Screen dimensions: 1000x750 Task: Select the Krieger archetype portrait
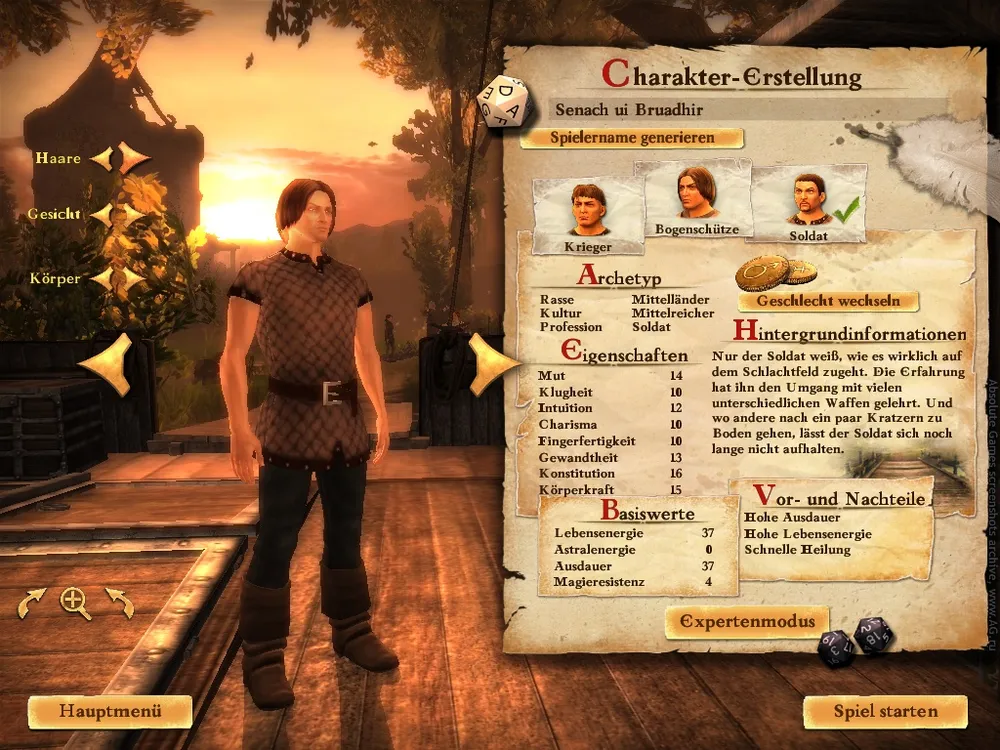[x=588, y=214]
